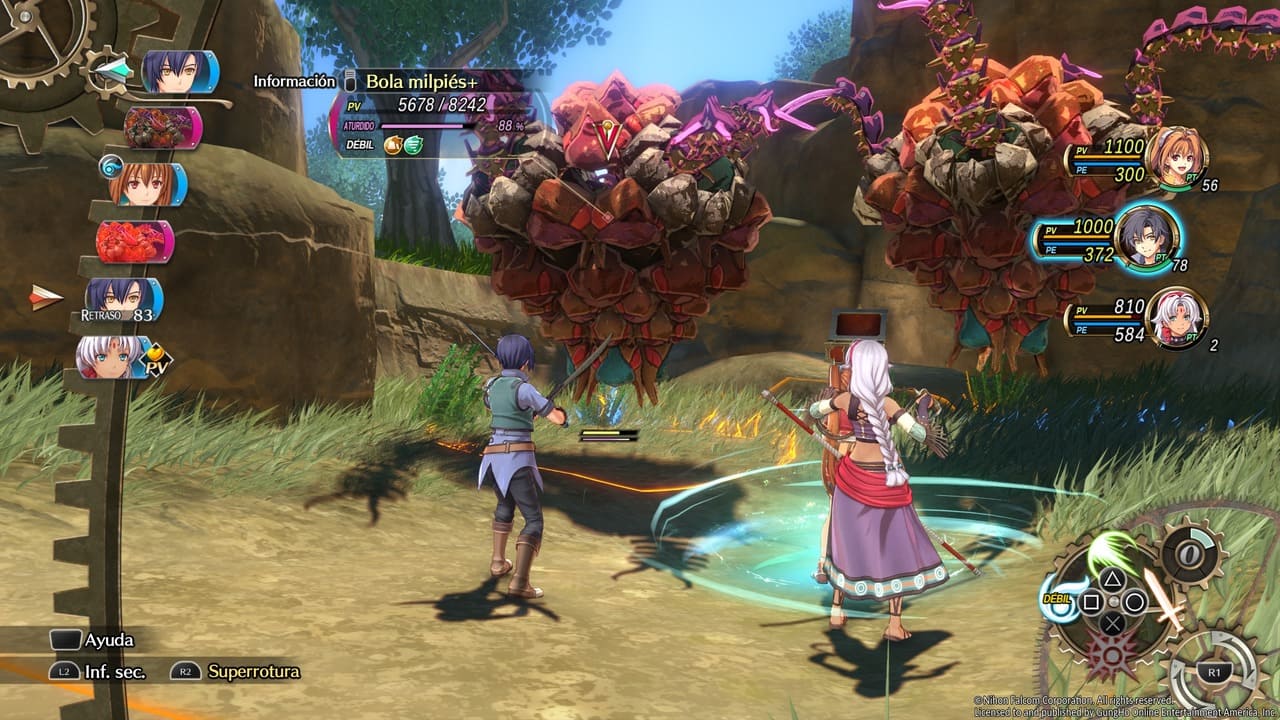Select the red enemy turn order portrait
Viewport: 1280px width, 720px height.
pos(133,242)
